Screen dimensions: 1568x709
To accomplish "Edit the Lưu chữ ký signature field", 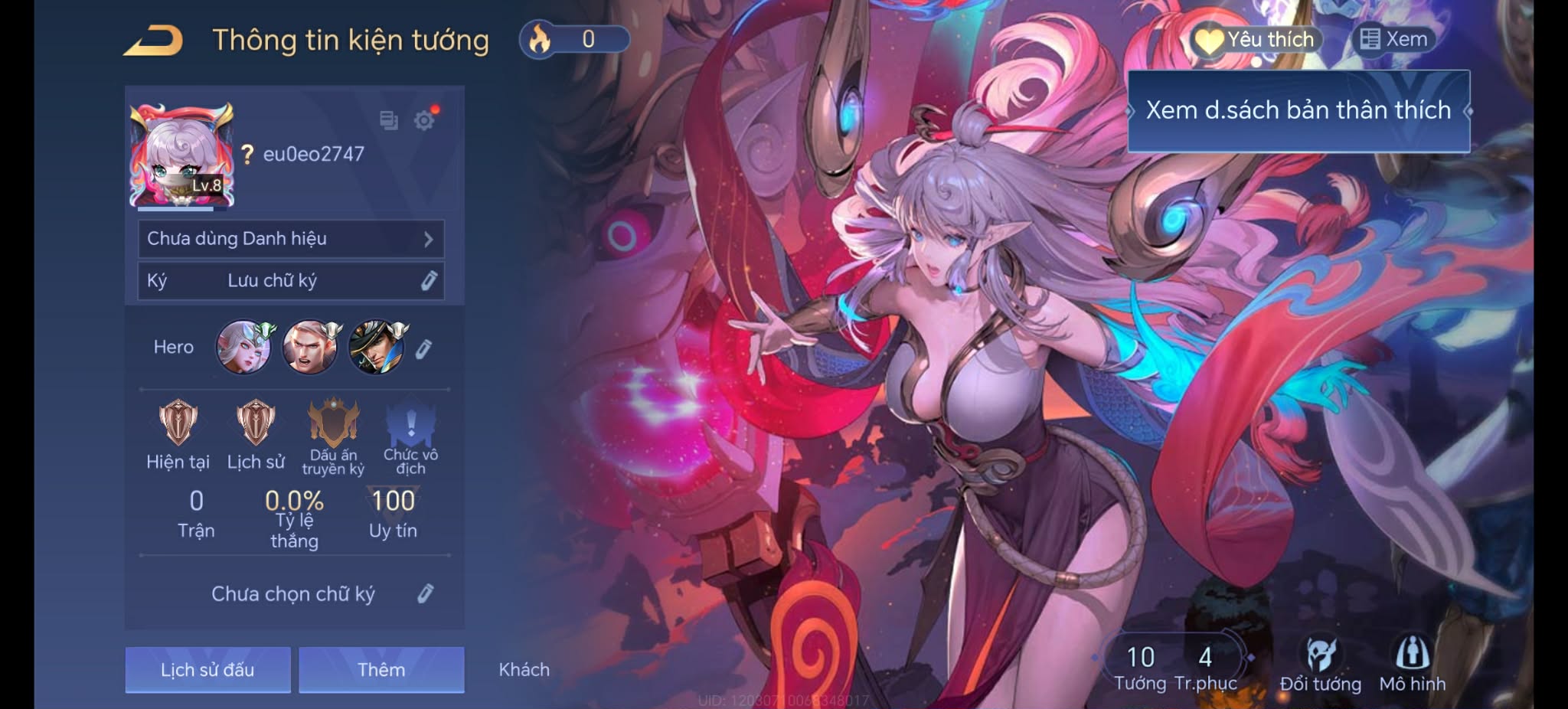I will 427,281.
